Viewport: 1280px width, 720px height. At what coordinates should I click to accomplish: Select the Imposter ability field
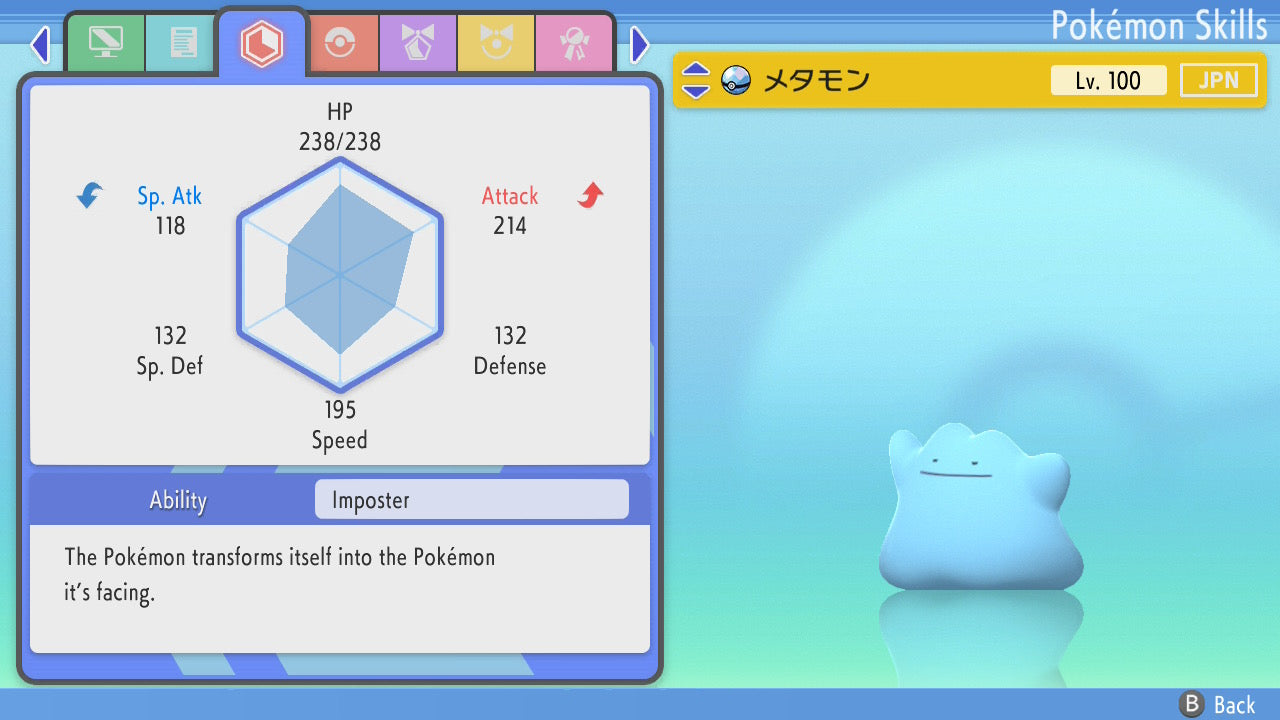click(x=471, y=500)
